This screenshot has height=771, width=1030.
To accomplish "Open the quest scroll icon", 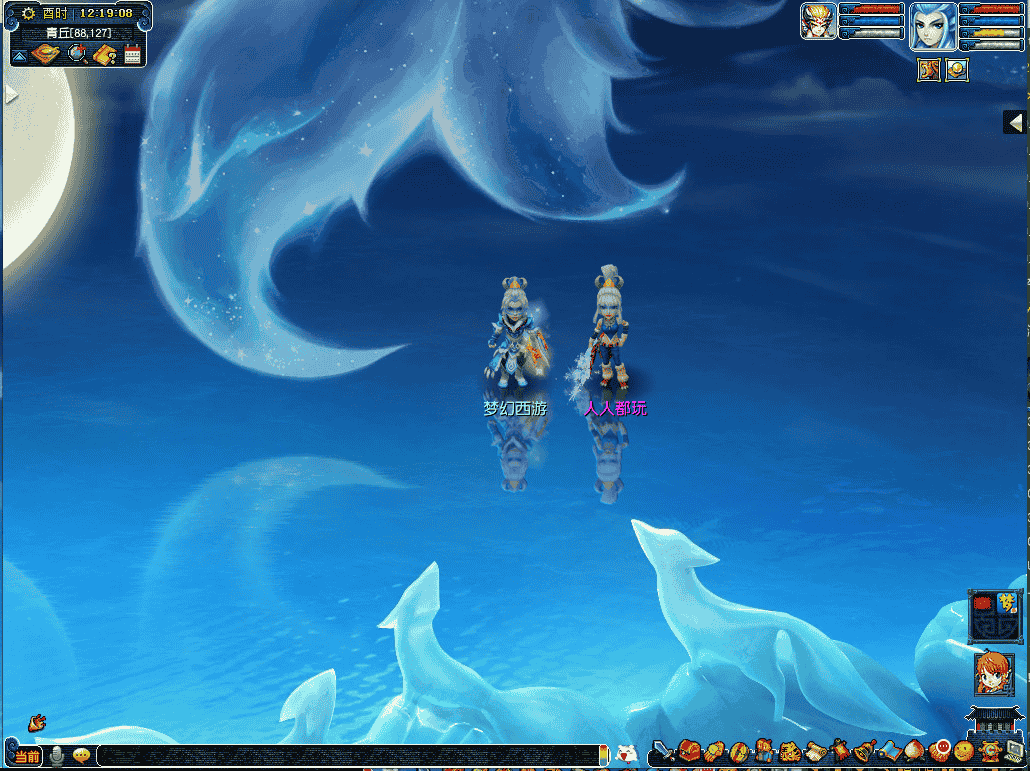I will pyautogui.click(x=814, y=750).
